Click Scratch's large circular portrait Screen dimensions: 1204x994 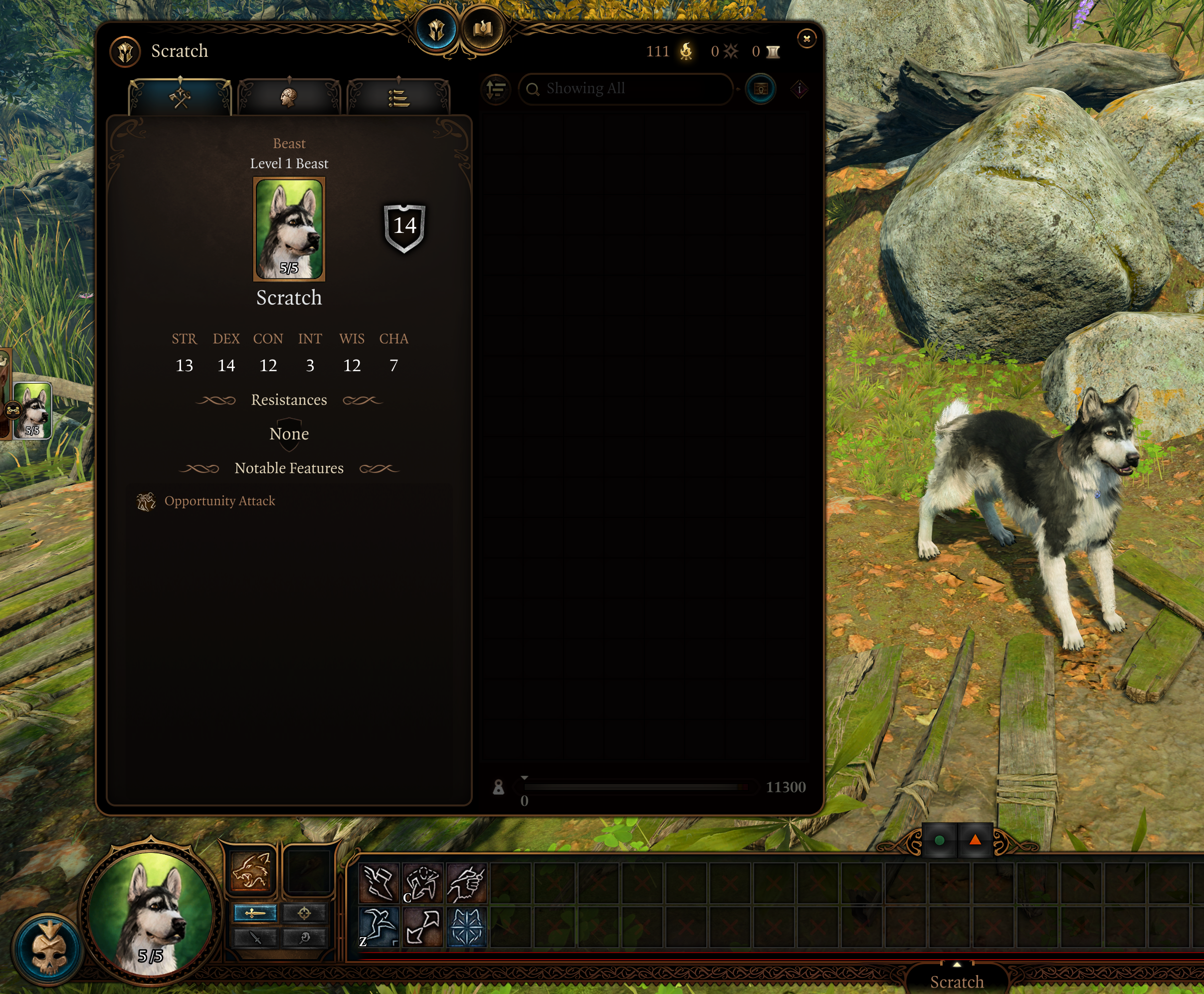tap(151, 913)
